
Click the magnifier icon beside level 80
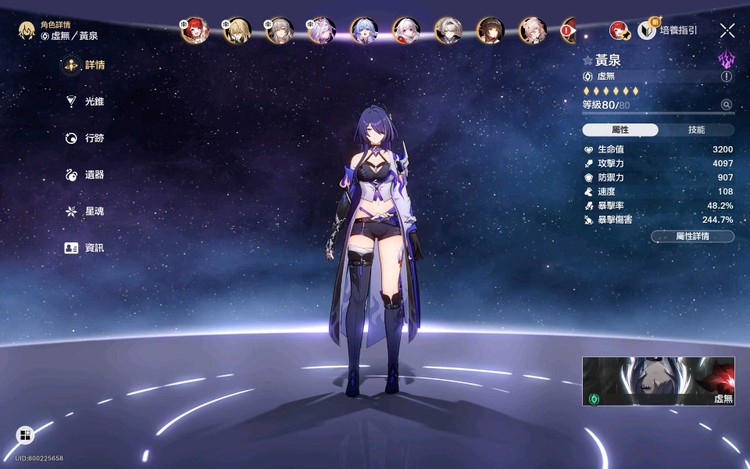tap(726, 104)
